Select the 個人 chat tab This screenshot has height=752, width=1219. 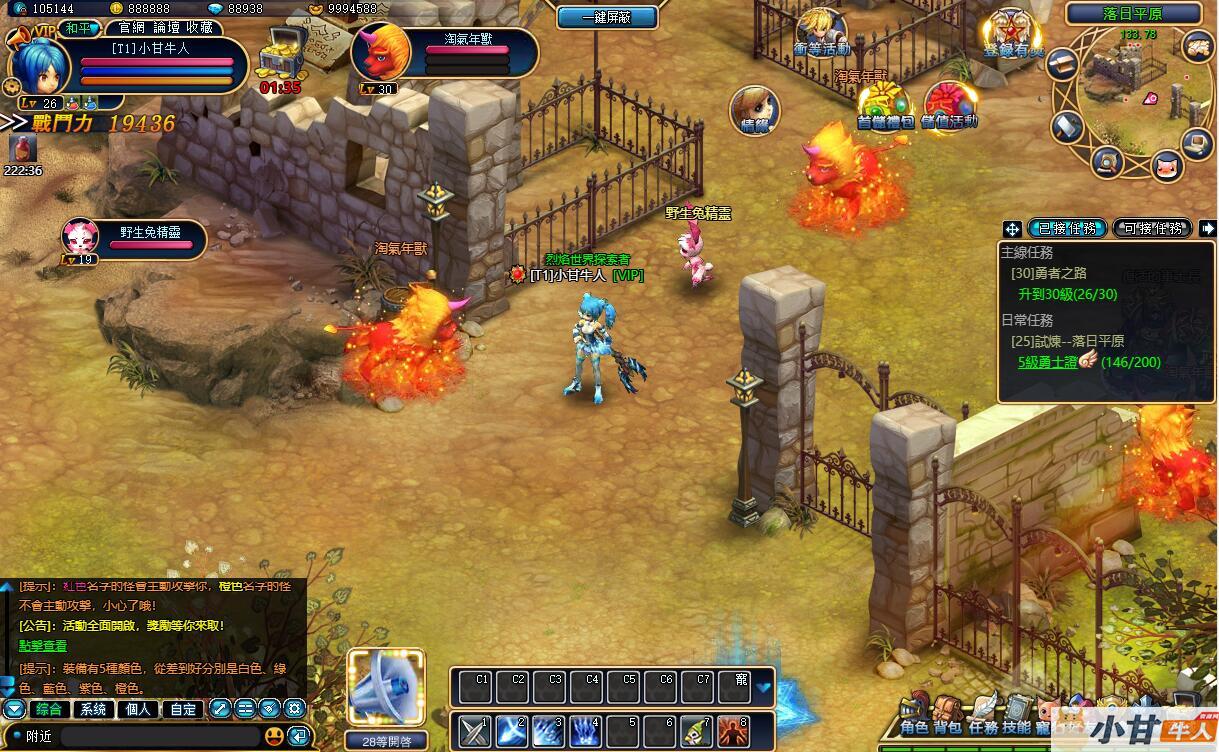point(138,709)
